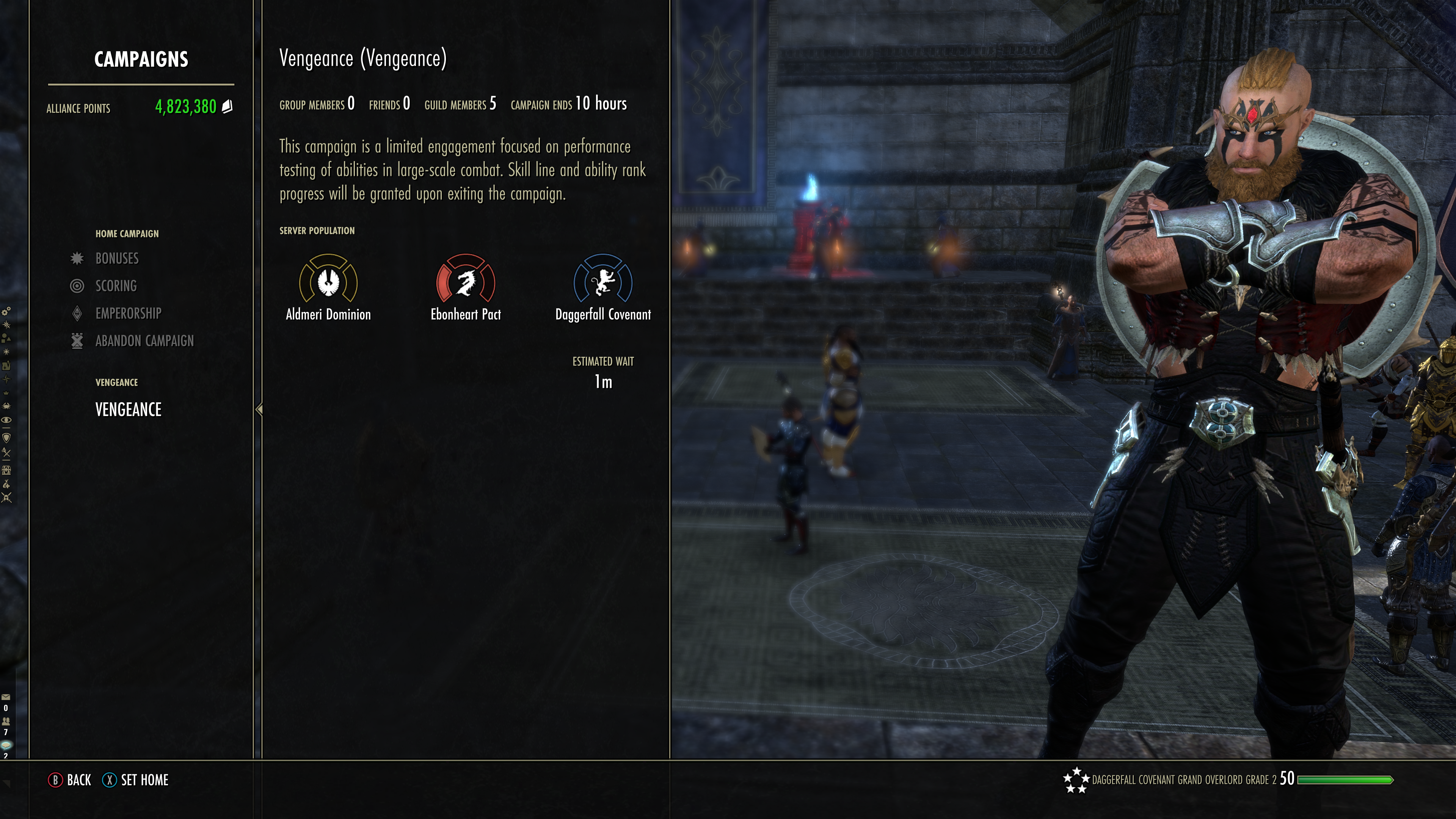Click the Ebonheart Pact population icon
Viewport: 1456px width, 819px height.
466,280
